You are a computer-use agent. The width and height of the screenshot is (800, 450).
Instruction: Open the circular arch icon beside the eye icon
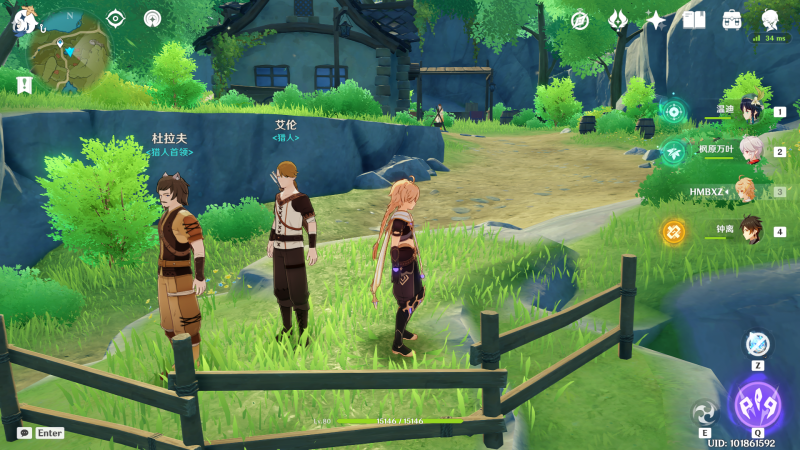click(x=152, y=18)
